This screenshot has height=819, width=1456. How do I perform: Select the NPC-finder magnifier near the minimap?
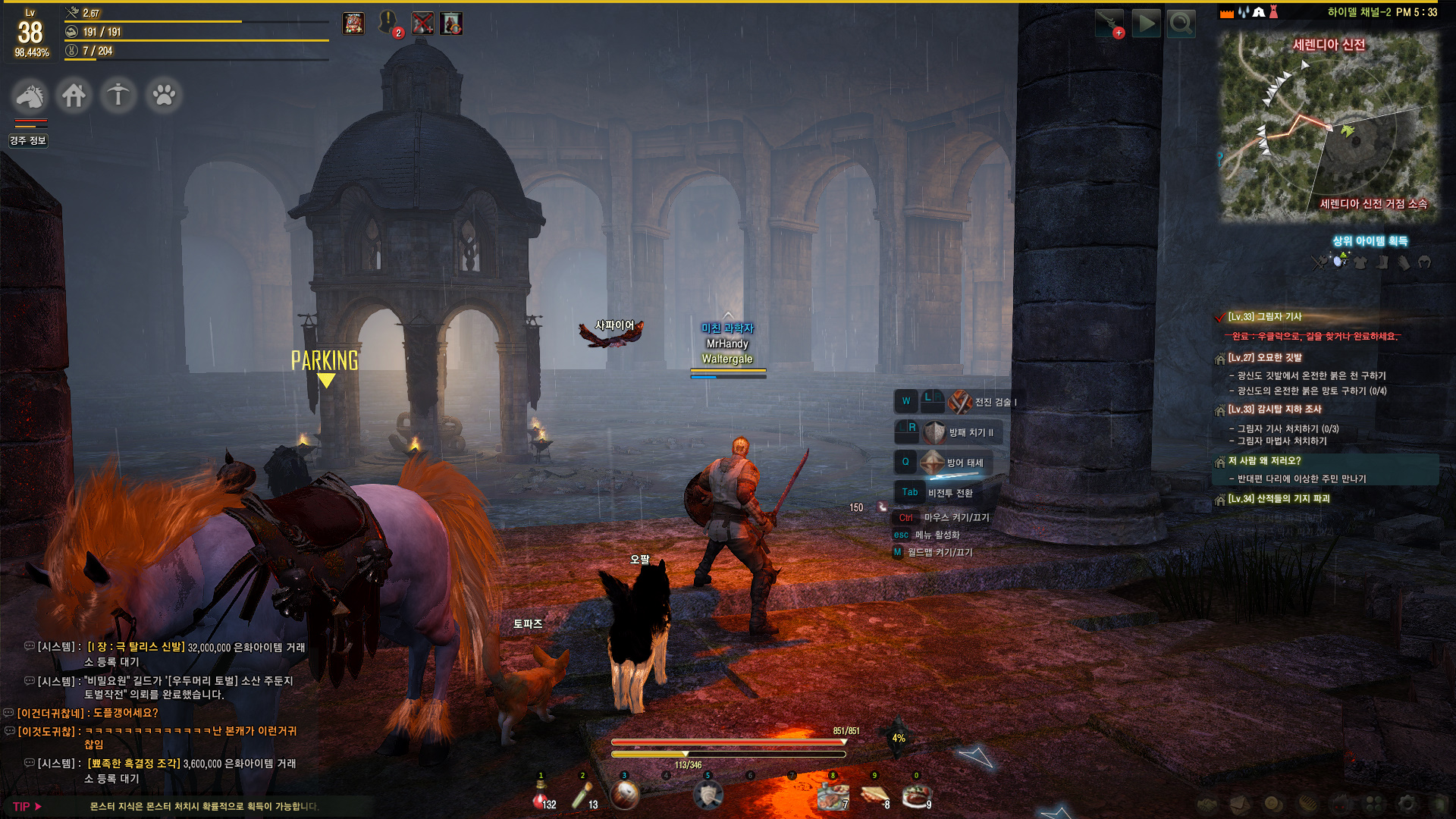point(1181,24)
